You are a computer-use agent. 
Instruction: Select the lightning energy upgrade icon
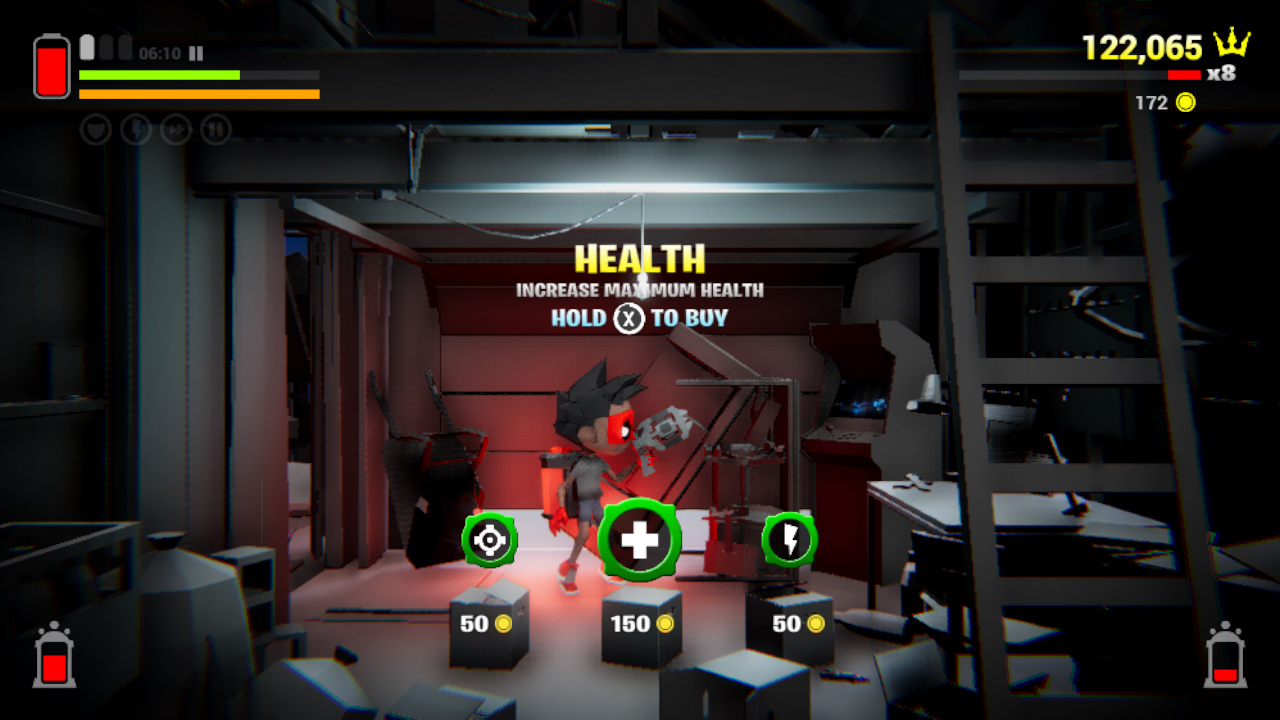[793, 540]
